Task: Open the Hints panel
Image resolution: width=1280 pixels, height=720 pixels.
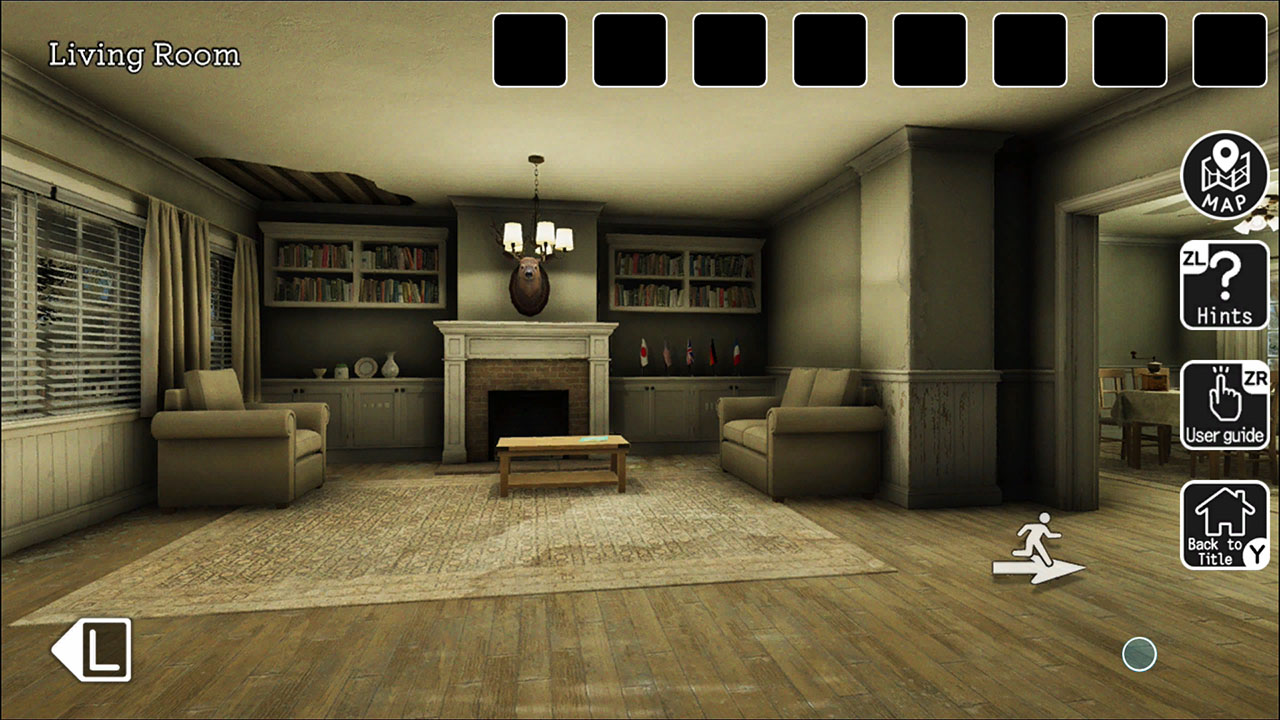Action: tap(1224, 286)
